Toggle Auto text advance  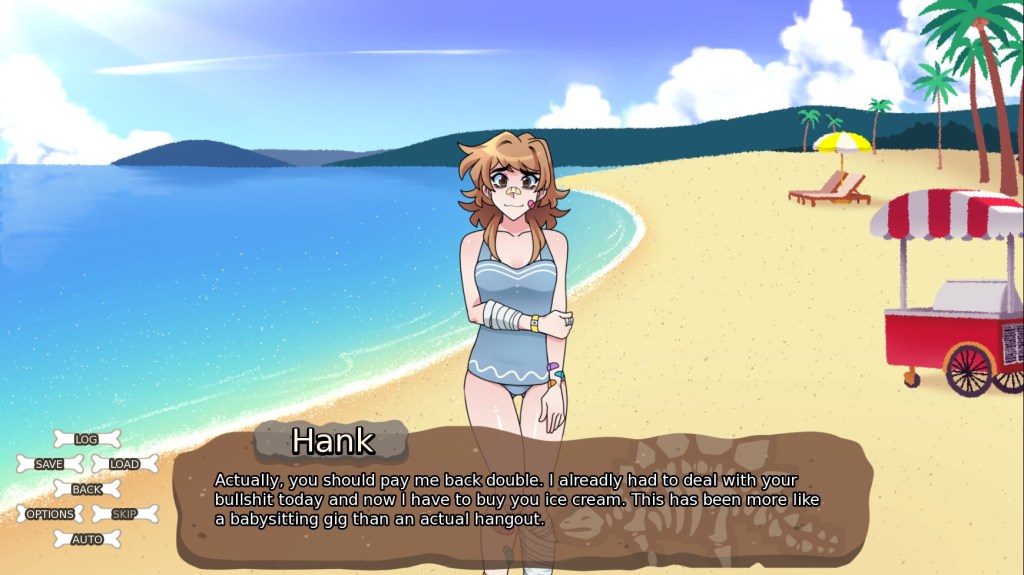pyautogui.click(x=87, y=540)
